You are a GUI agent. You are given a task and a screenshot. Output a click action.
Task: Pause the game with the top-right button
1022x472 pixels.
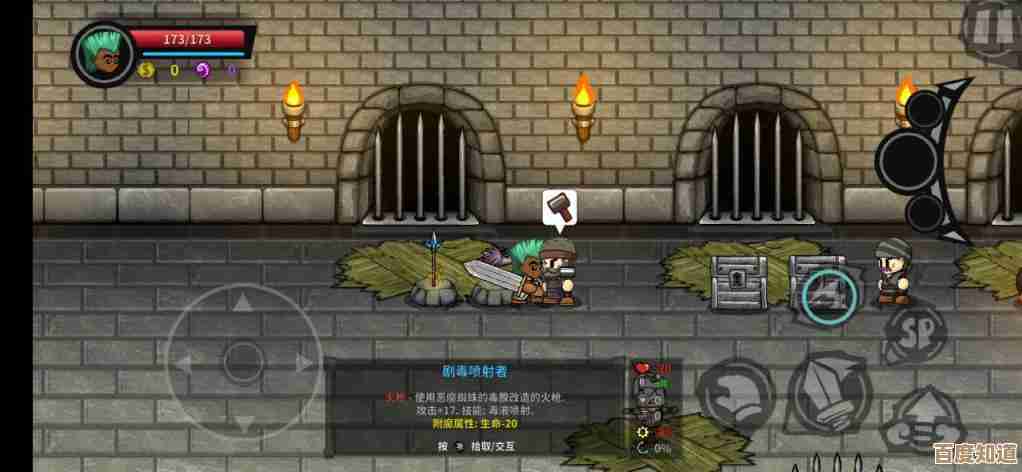coord(992,30)
